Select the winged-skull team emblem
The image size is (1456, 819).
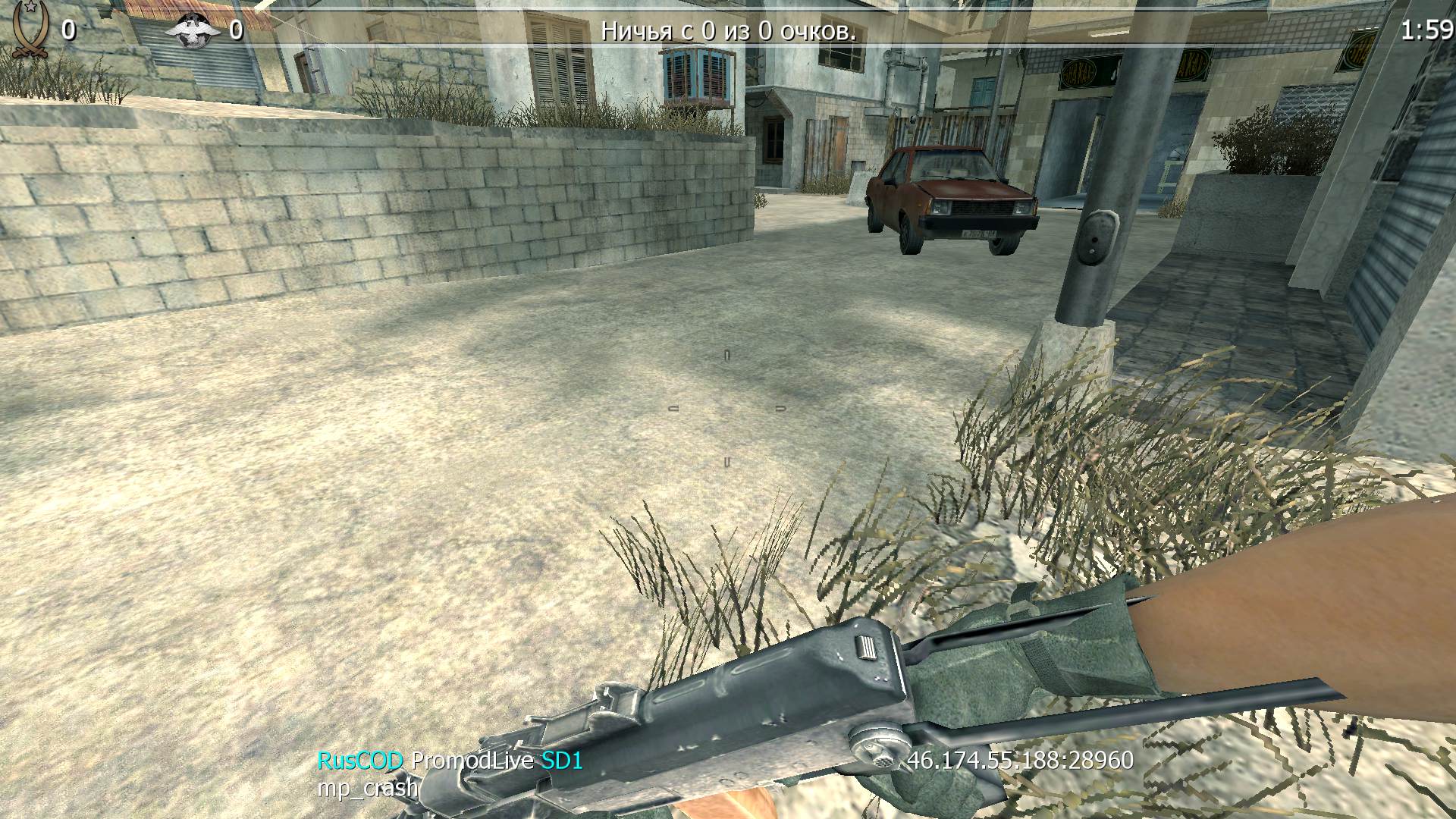pyautogui.click(x=188, y=30)
